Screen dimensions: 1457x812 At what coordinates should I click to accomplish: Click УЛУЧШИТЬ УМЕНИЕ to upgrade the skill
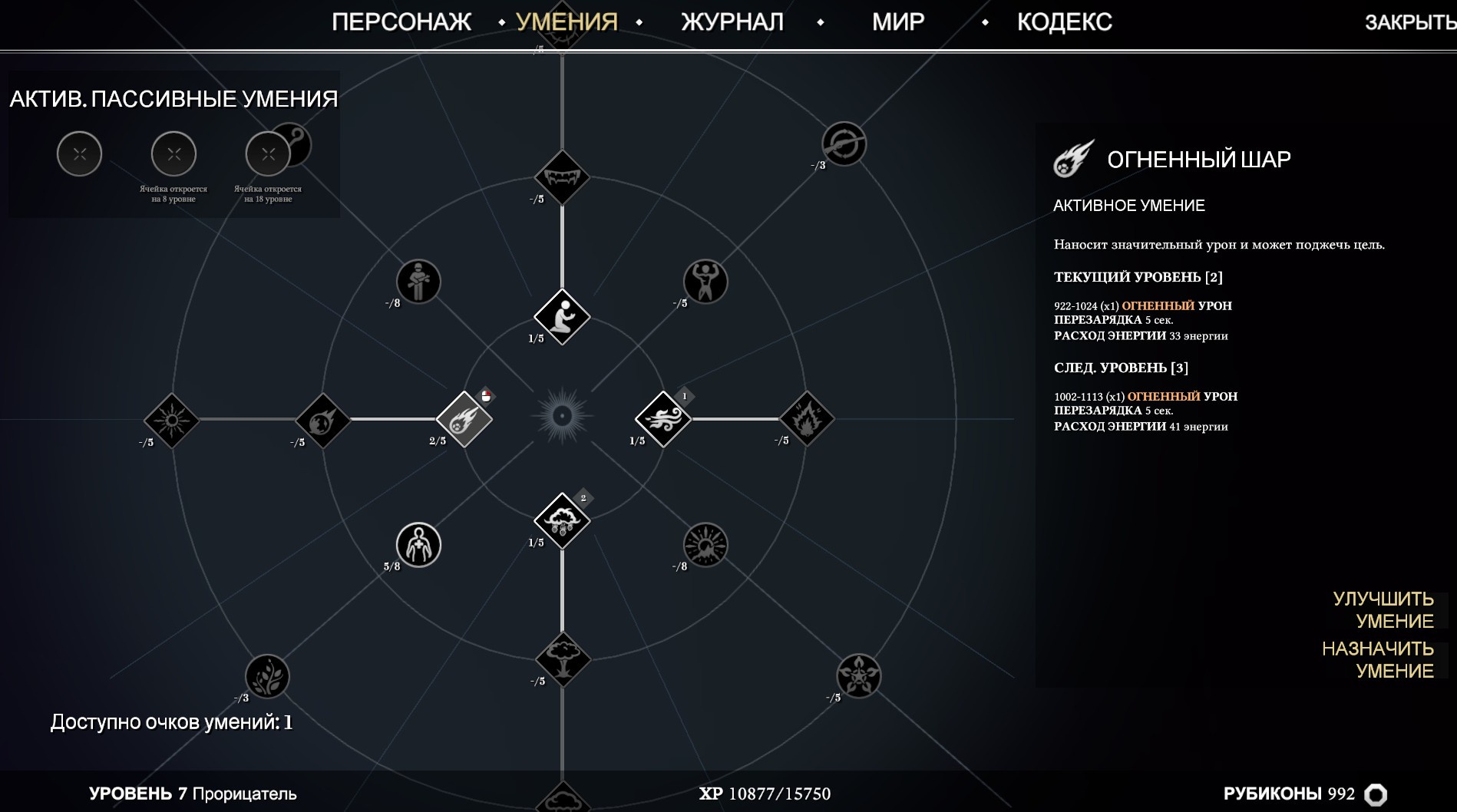point(1383,610)
